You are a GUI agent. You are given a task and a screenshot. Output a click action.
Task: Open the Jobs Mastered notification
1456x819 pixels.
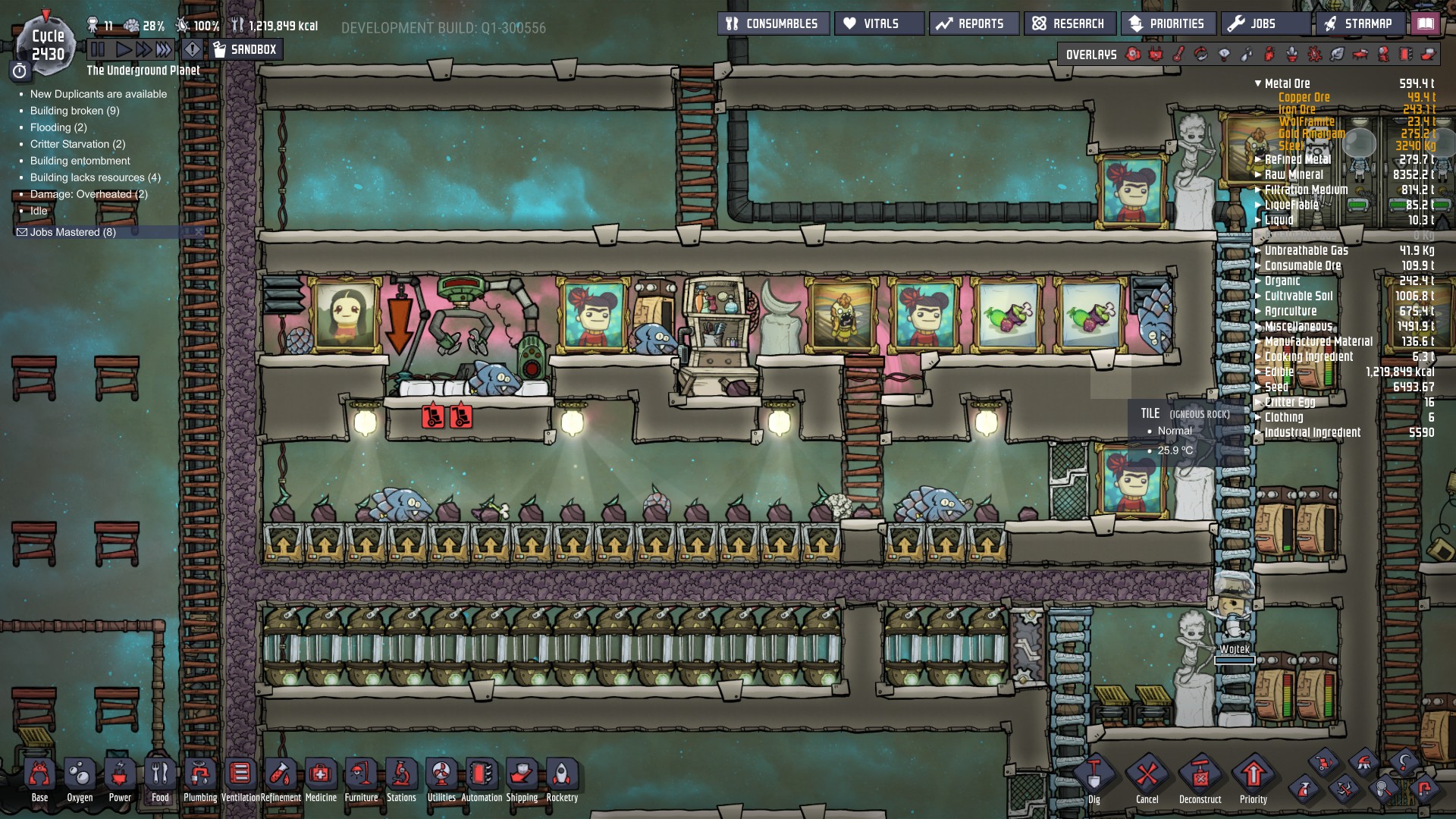68,232
